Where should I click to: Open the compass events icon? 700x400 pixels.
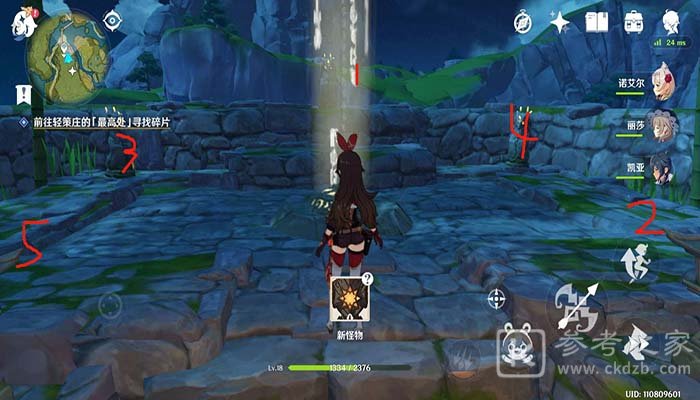click(523, 21)
